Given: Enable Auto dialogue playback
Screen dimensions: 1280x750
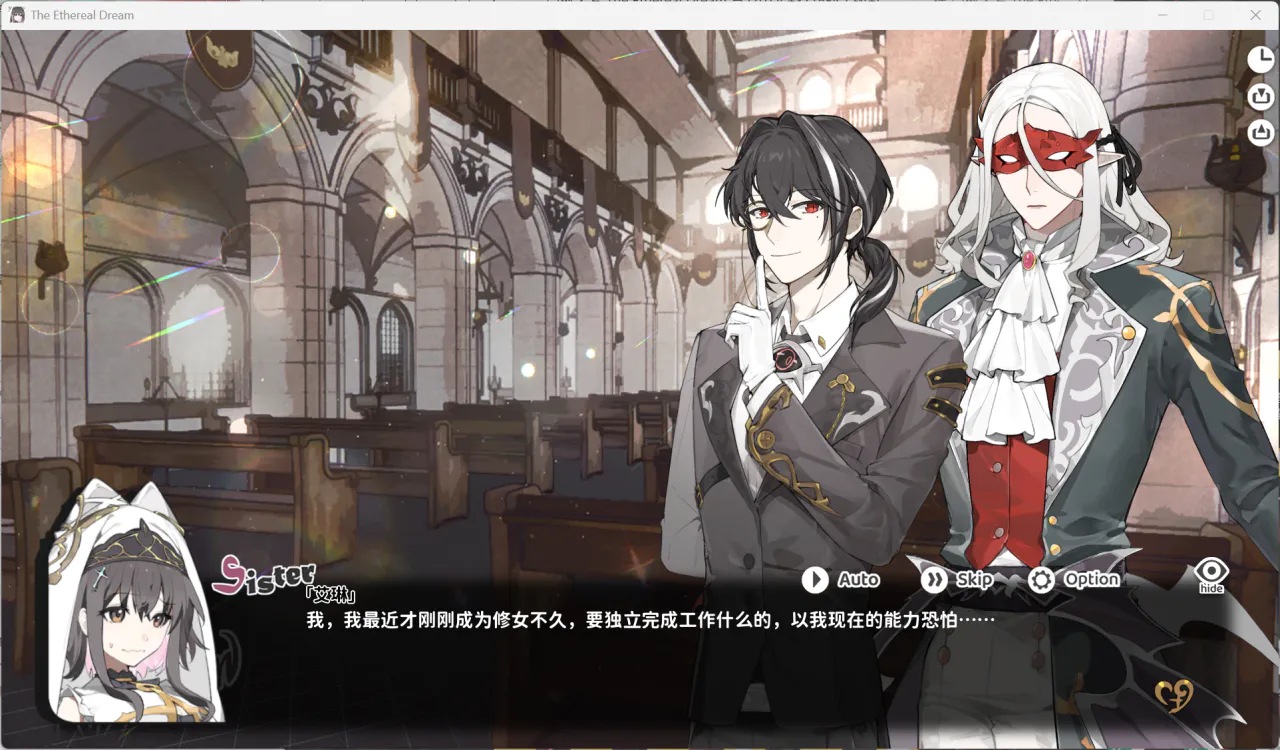Looking at the screenshot, I should coord(841,579).
